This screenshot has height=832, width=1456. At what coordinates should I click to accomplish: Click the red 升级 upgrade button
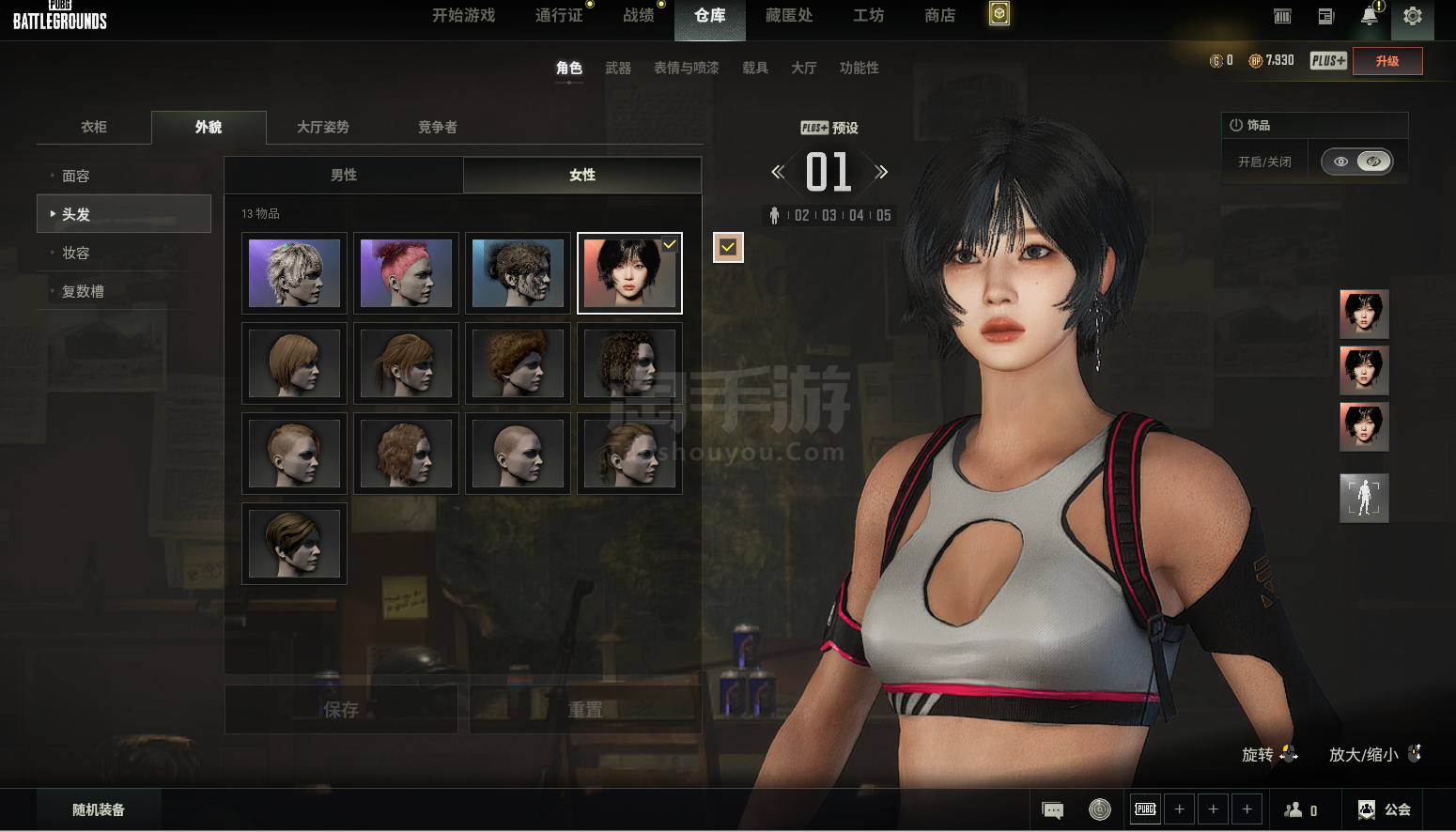[1386, 61]
